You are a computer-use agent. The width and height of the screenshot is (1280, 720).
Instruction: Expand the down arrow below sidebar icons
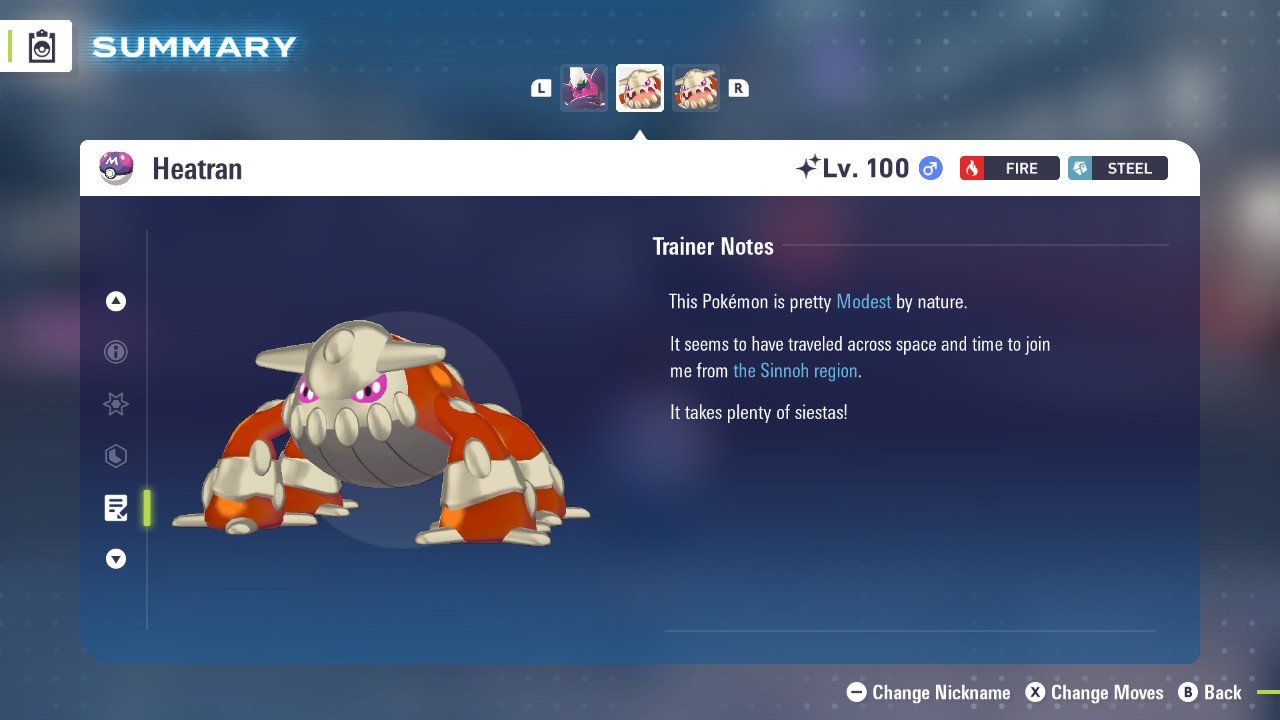[115, 559]
